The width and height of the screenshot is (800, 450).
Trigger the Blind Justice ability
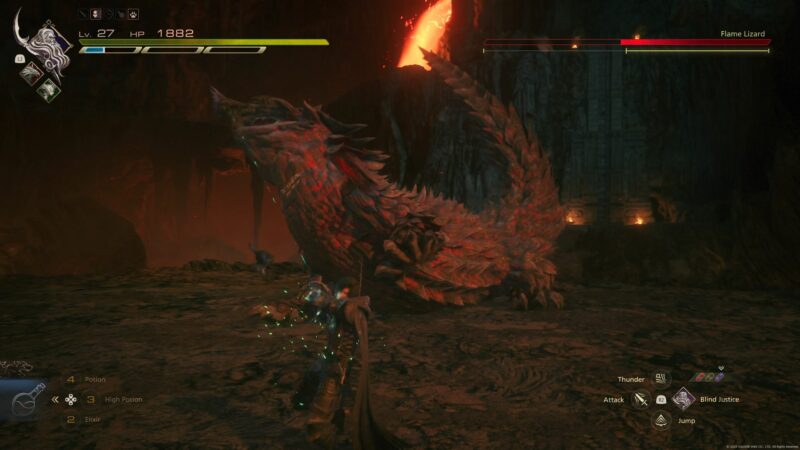683,399
